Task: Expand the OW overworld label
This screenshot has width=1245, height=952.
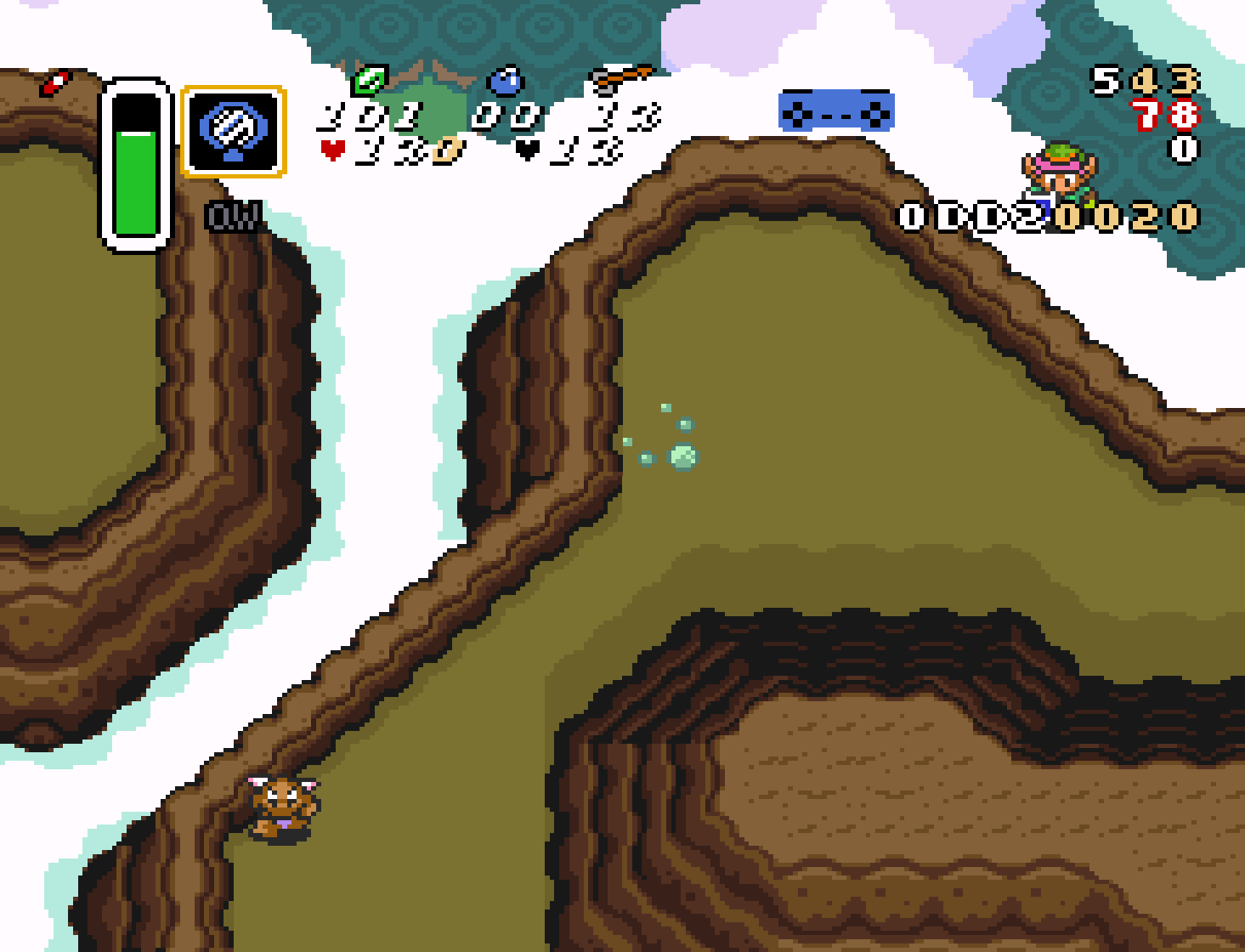Action: 231,217
